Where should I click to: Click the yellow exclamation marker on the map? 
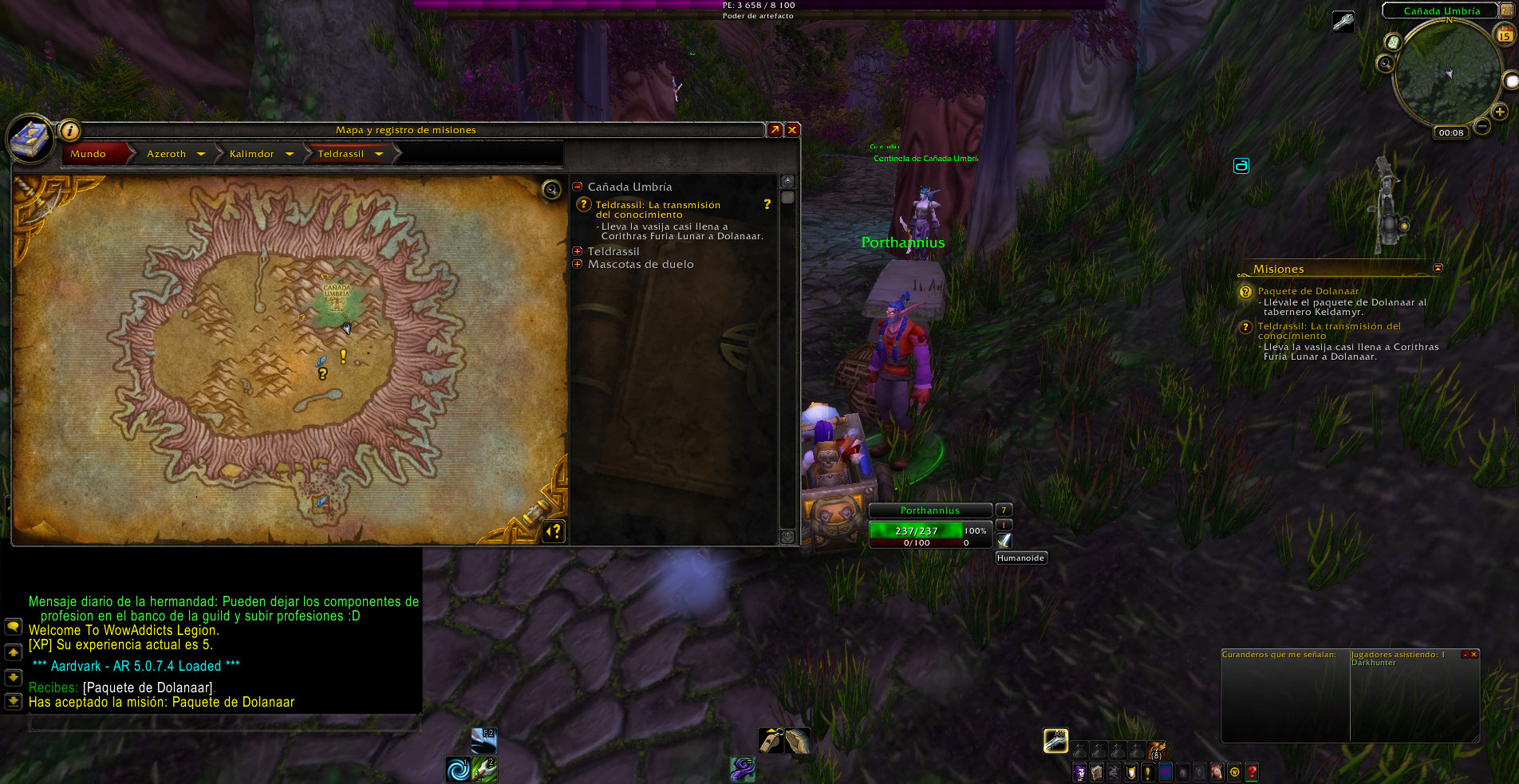tap(344, 356)
